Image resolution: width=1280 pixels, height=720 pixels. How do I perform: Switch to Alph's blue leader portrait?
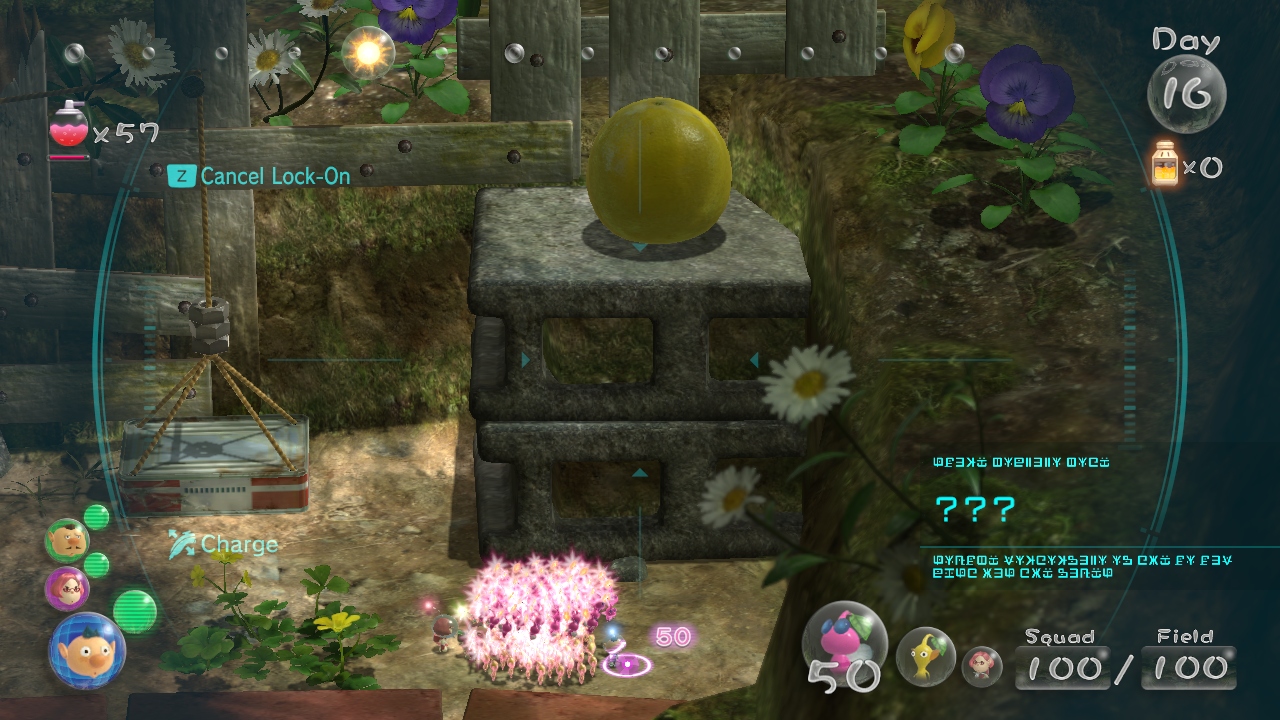click(x=87, y=651)
